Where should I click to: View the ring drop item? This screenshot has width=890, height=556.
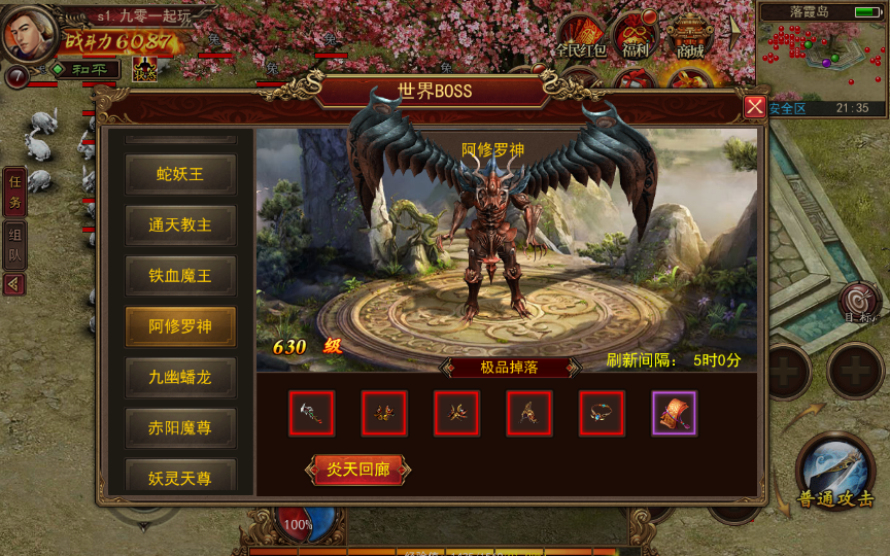(x=602, y=413)
